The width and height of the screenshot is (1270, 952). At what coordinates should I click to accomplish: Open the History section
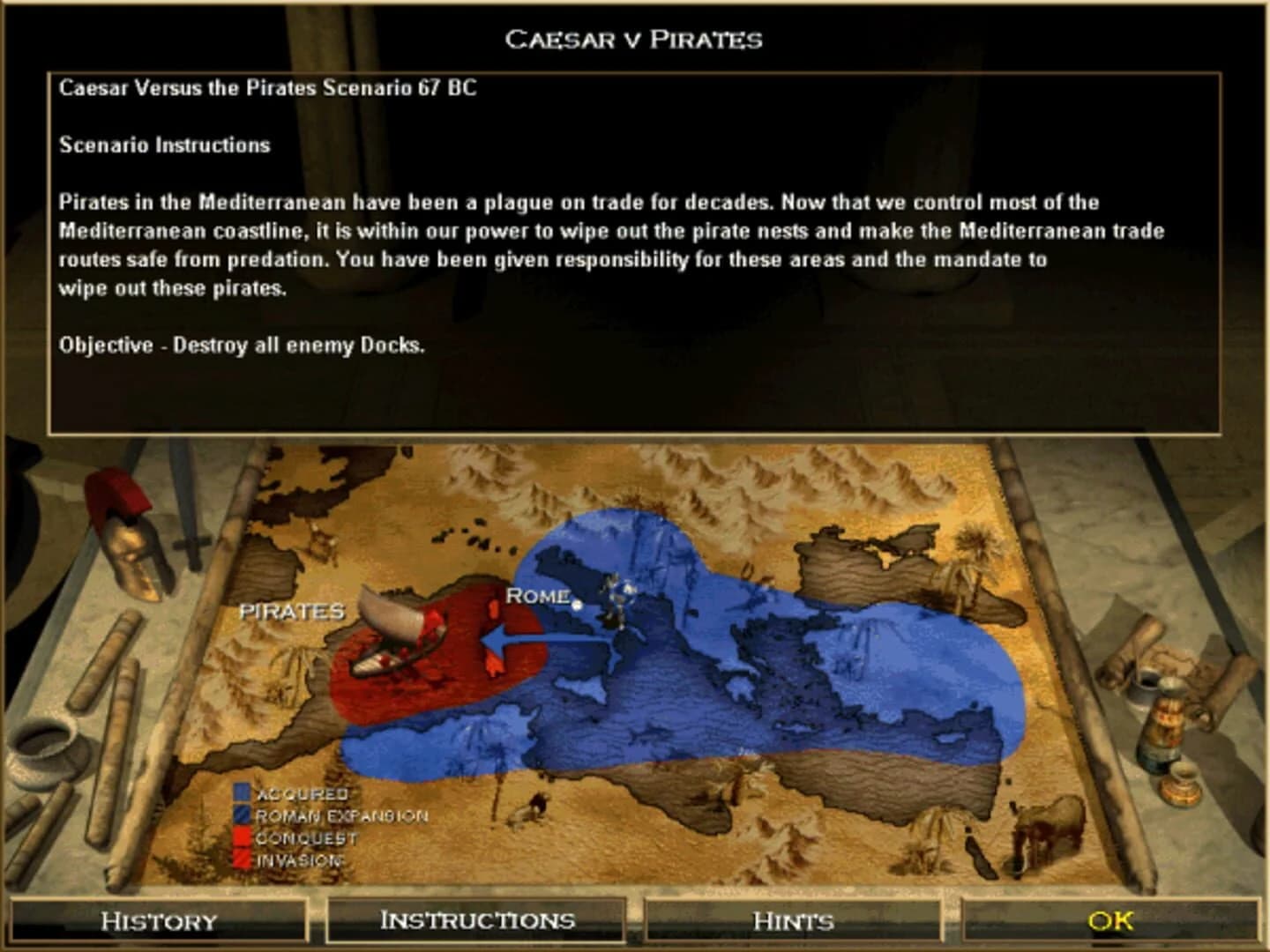157,921
